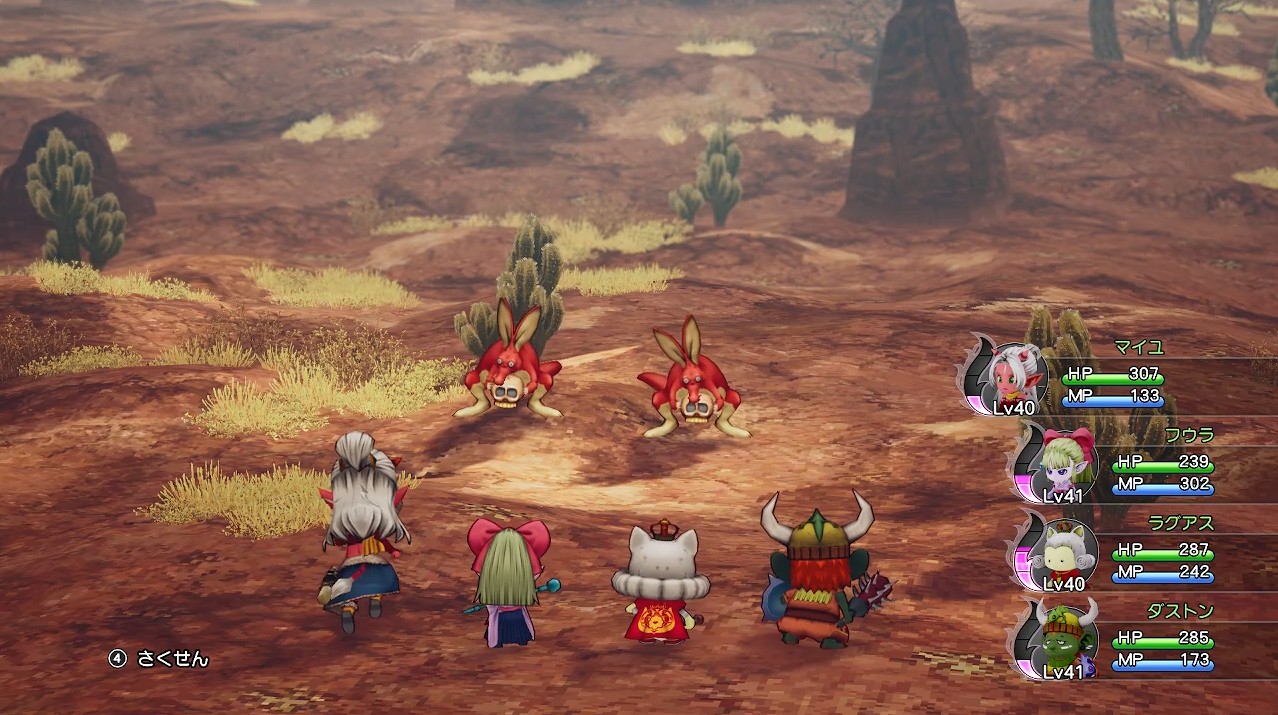Select ダストン's party portrait
1278x715 pixels.
[1066, 637]
